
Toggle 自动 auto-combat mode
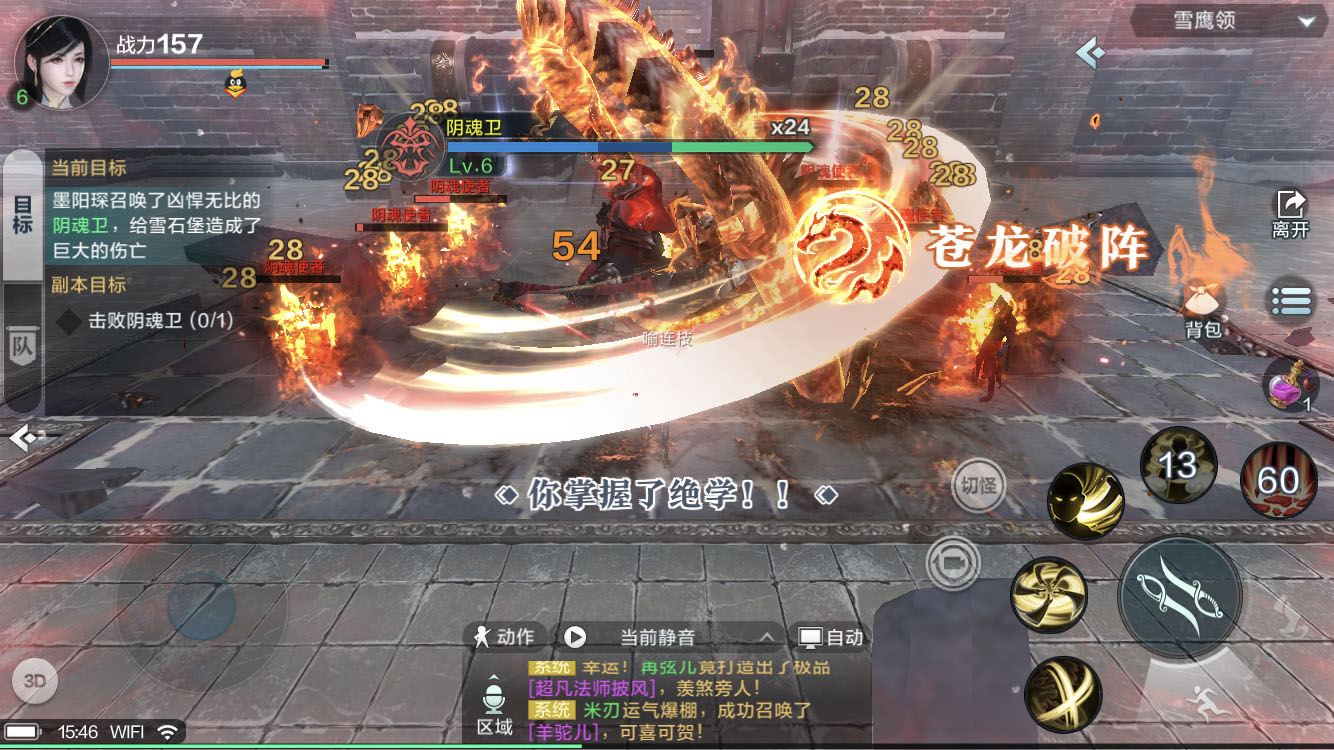tap(830, 637)
